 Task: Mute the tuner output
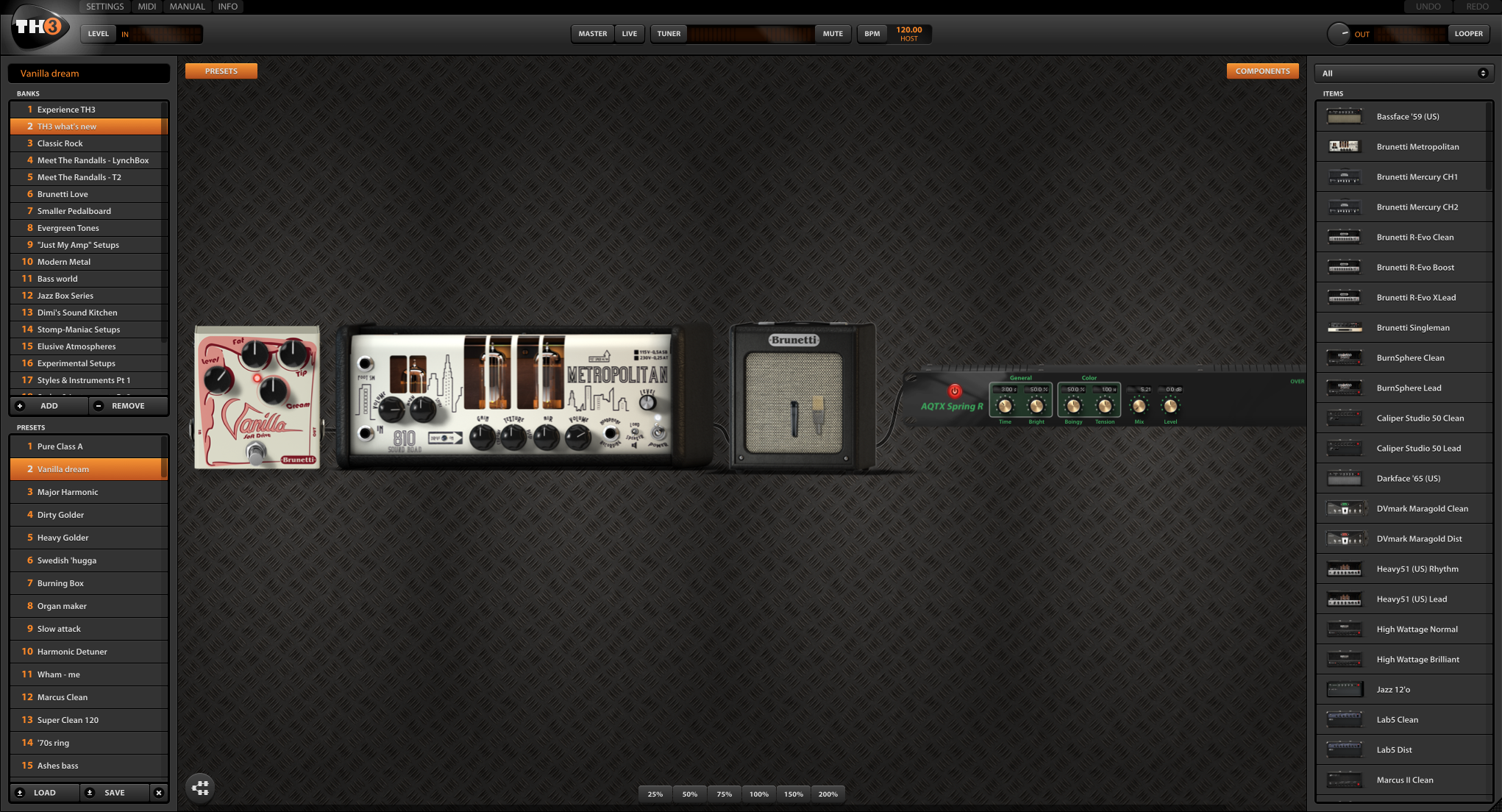[x=832, y=33]
